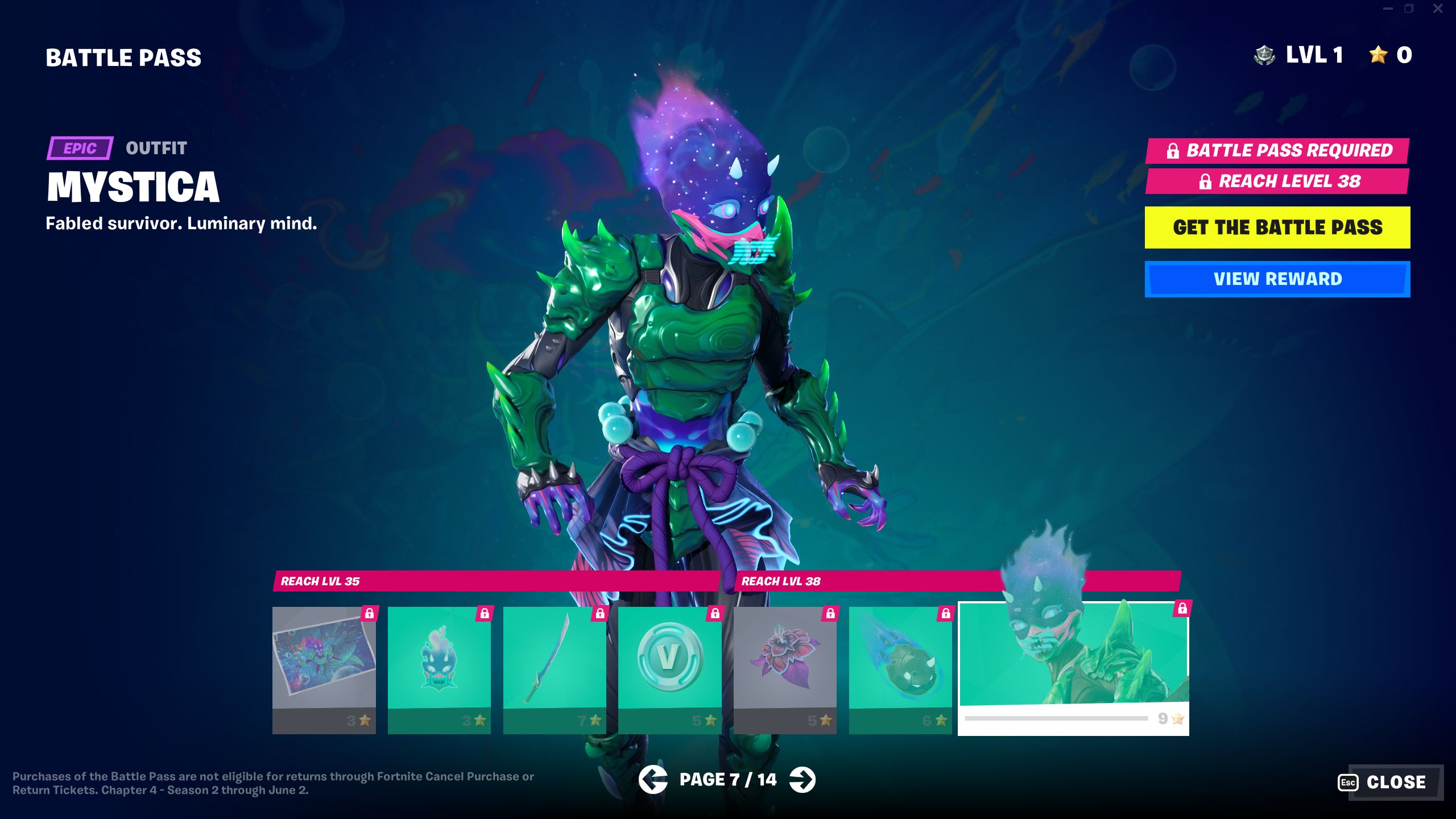Click the purple EPIC rarity badge
This screenshot has width=1456, height=819.
(80, 149)
